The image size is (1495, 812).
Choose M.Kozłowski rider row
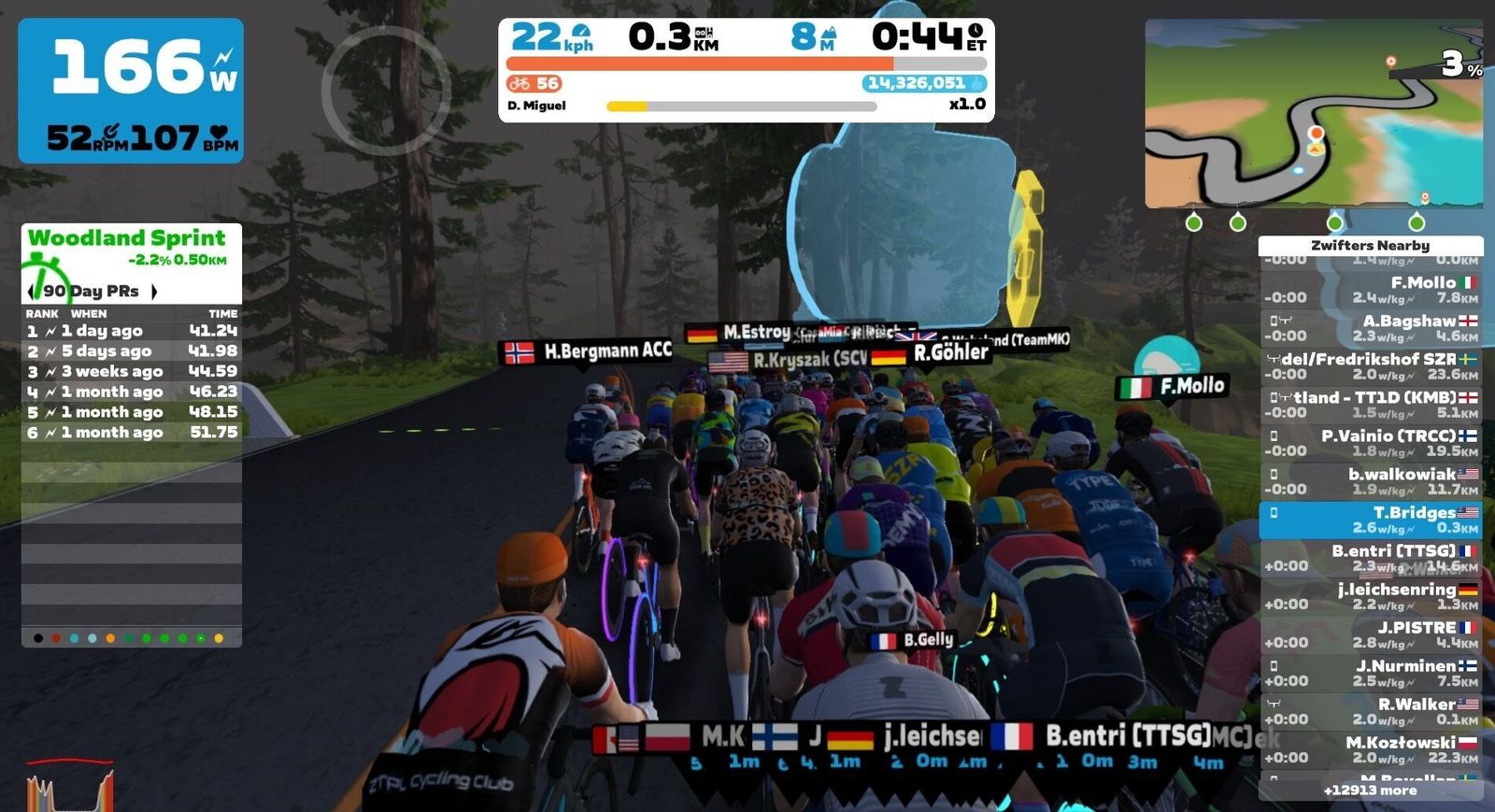[1370, 749]
